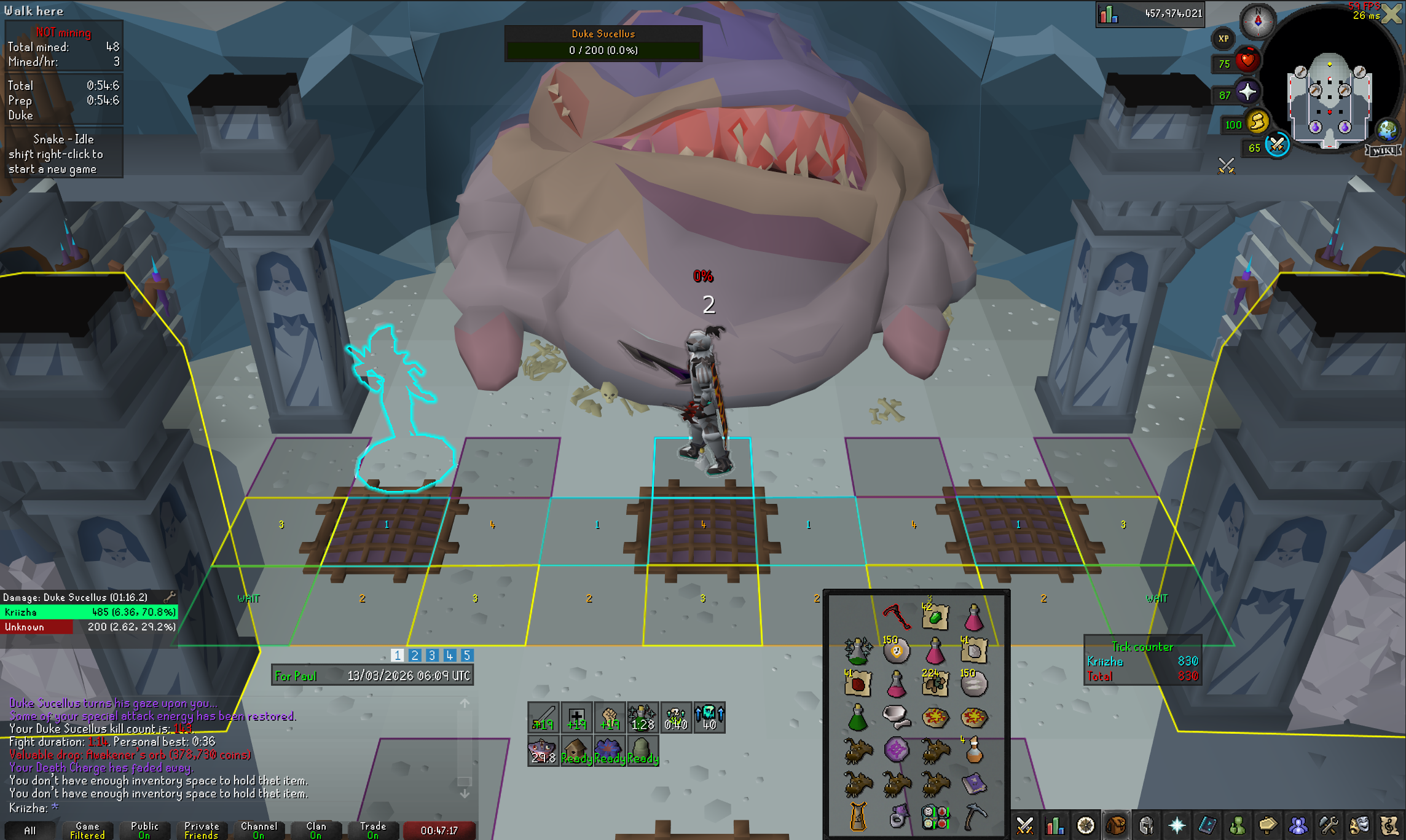This screenshot has width=1406, height=840.
Task: Switch to the Prayer star tab
Action: 1176,825
